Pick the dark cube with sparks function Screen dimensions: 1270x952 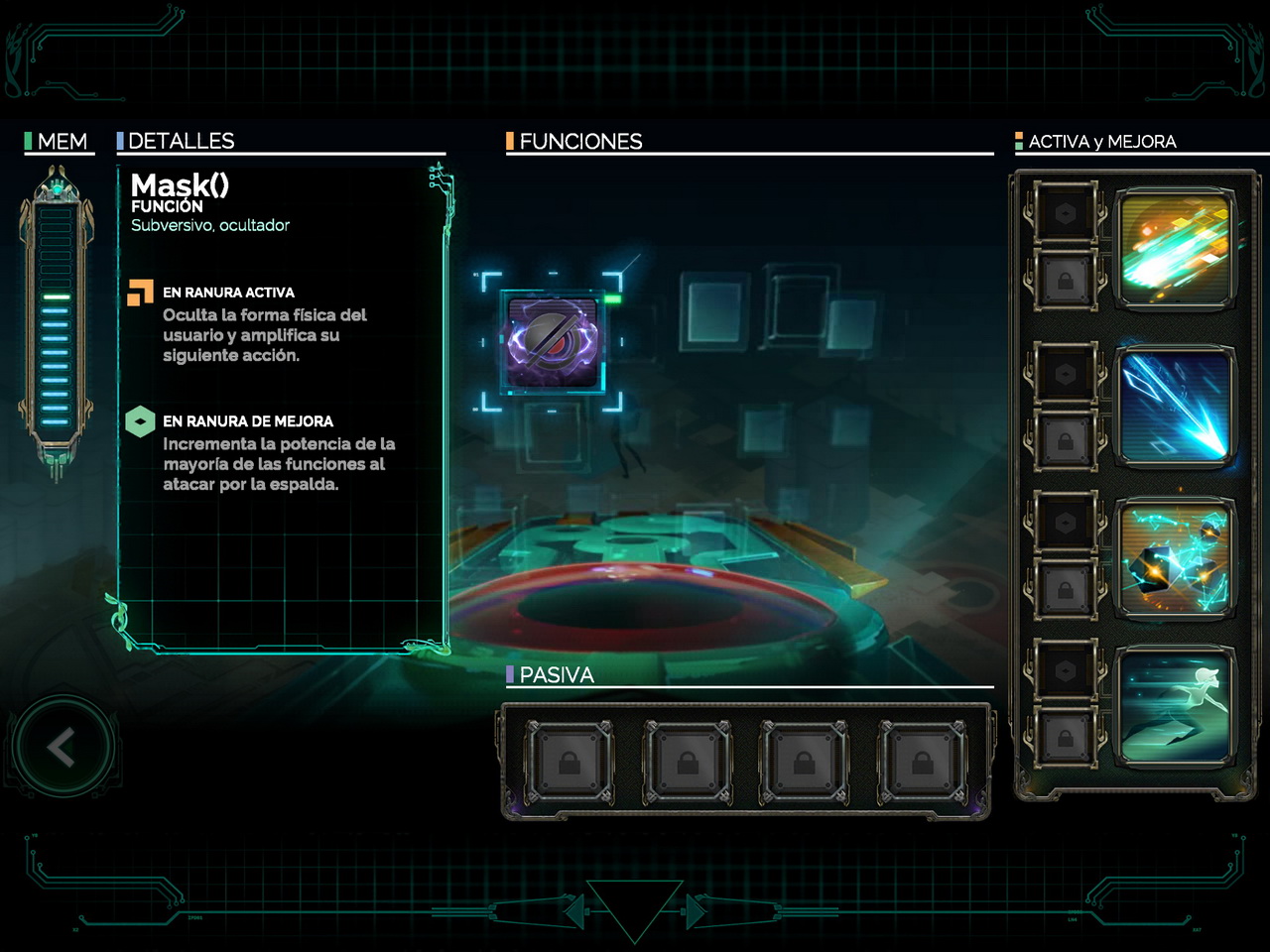pyautogui.click(x=1175, y=557)
